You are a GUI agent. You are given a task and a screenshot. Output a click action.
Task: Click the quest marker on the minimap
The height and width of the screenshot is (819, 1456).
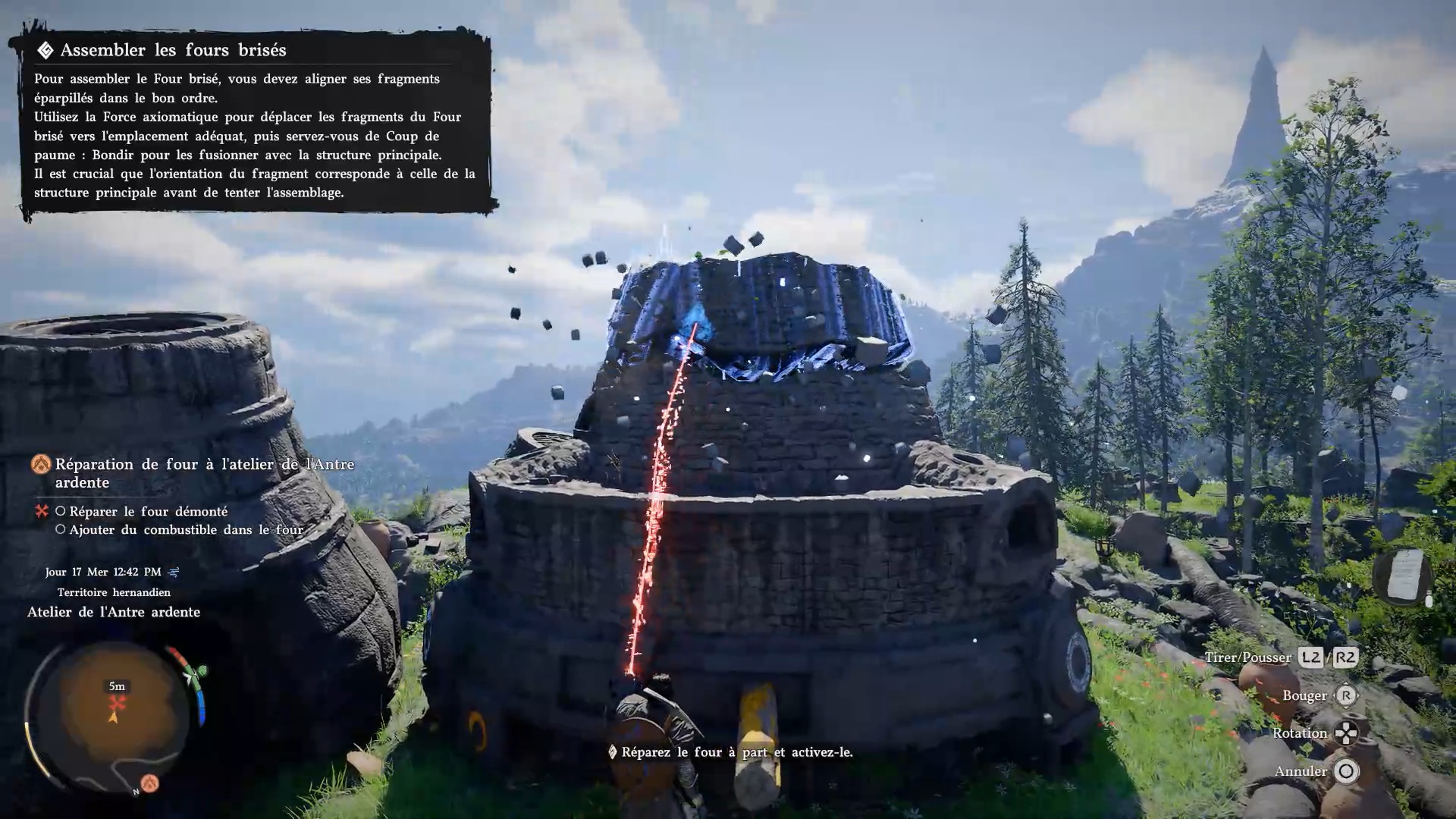coord(117,702)
